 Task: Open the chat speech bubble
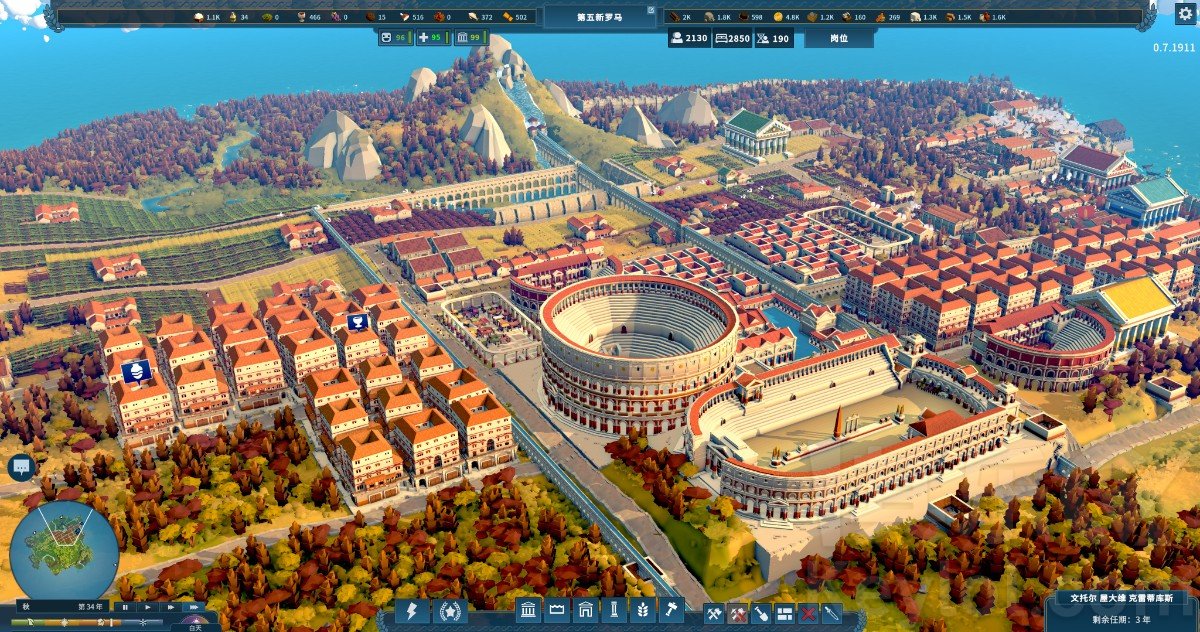pyautogui.click(x=20, y=466)
